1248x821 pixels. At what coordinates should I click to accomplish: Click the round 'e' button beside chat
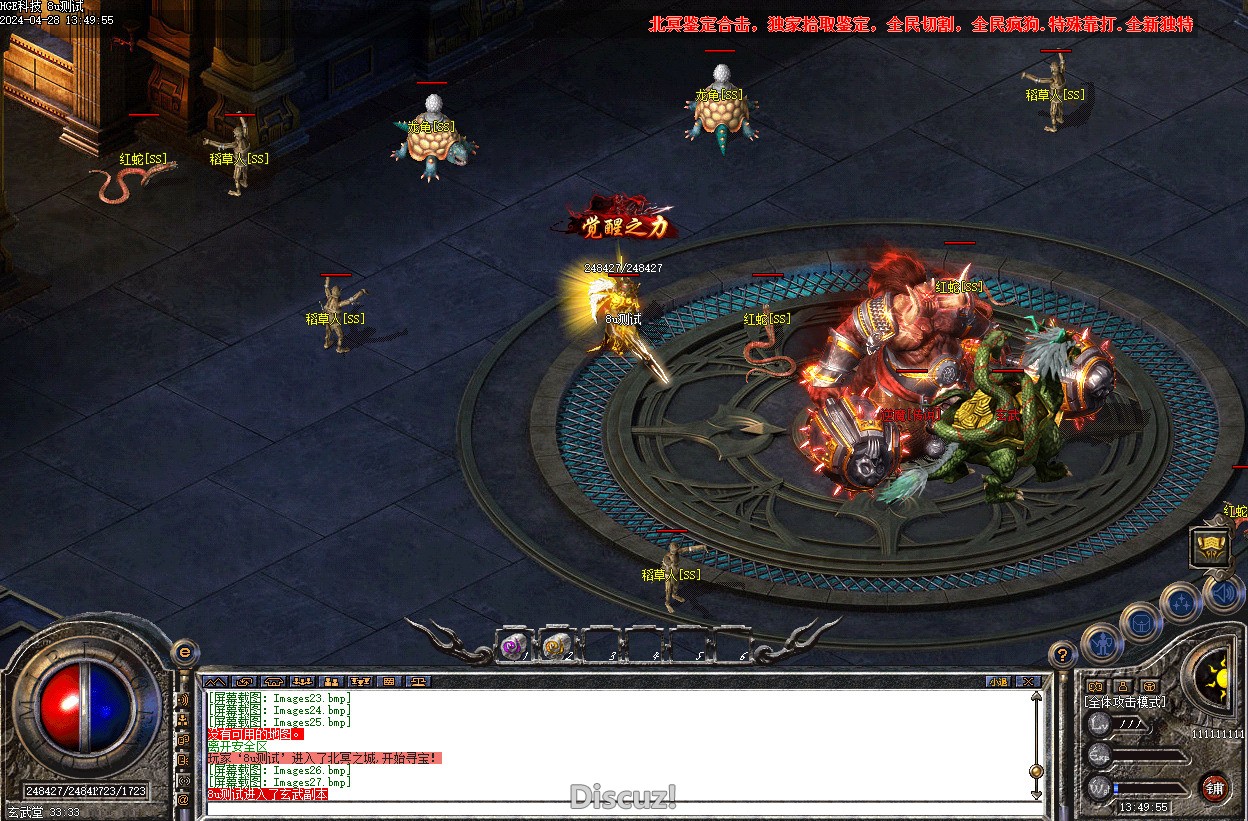click(x=183, y=652)
